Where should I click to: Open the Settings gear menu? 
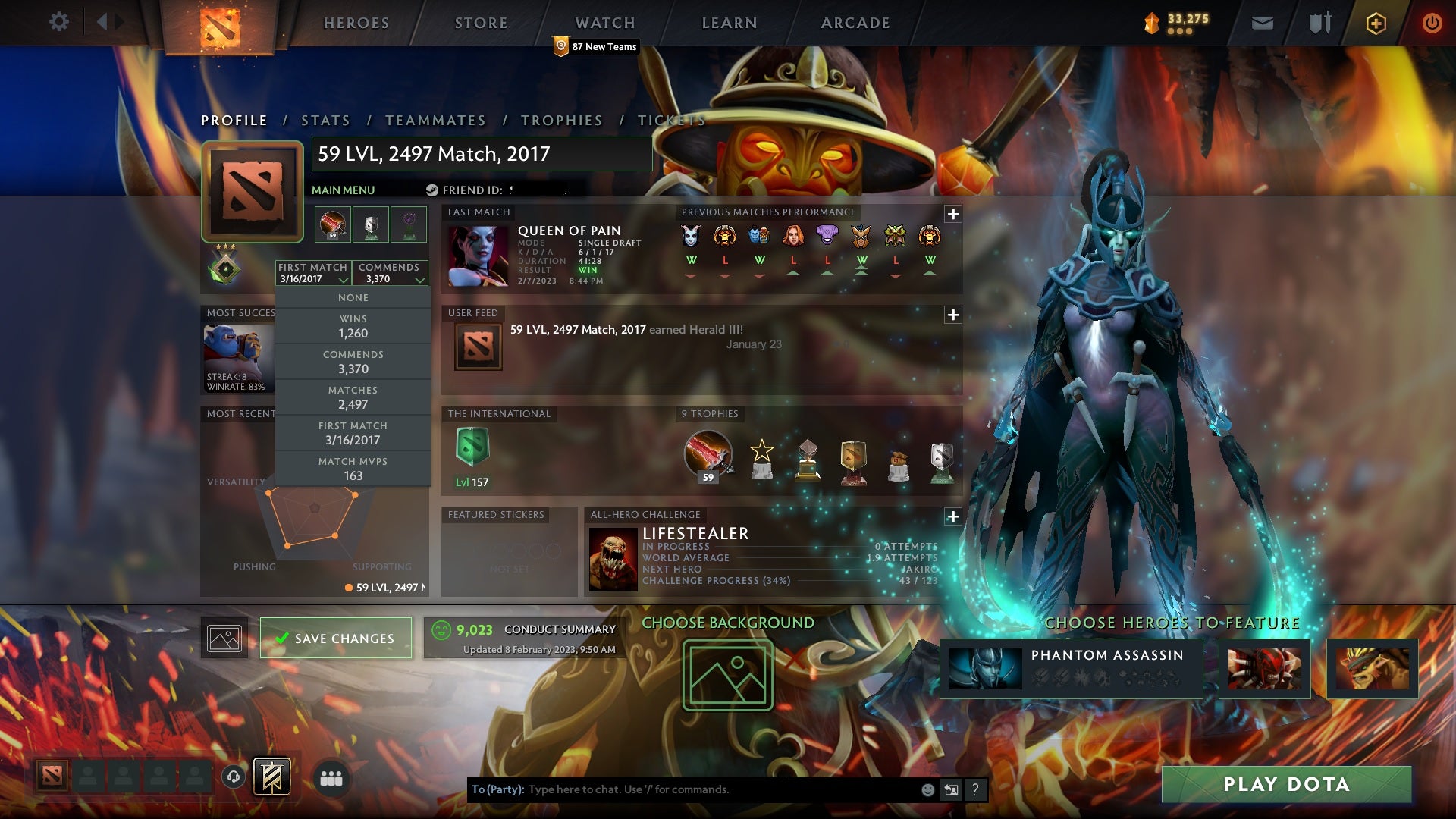coord(59,22)
